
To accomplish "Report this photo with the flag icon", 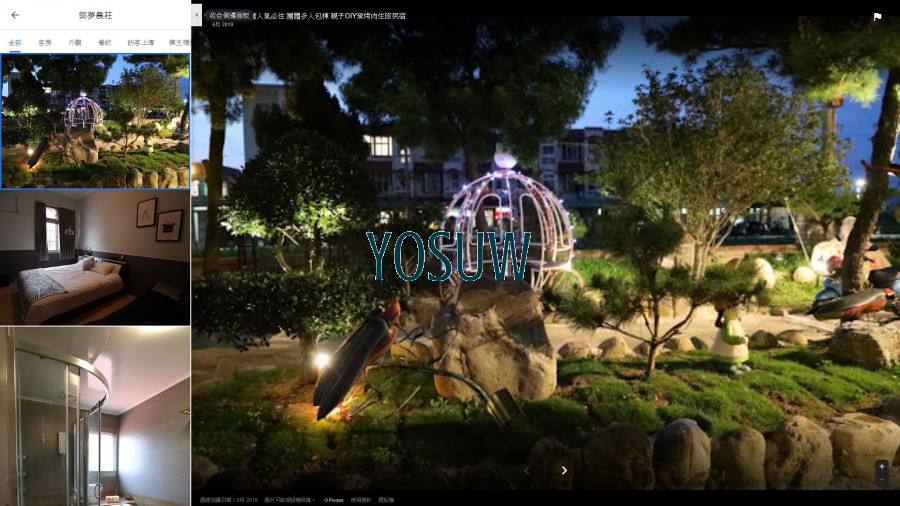I will [877, 17].
